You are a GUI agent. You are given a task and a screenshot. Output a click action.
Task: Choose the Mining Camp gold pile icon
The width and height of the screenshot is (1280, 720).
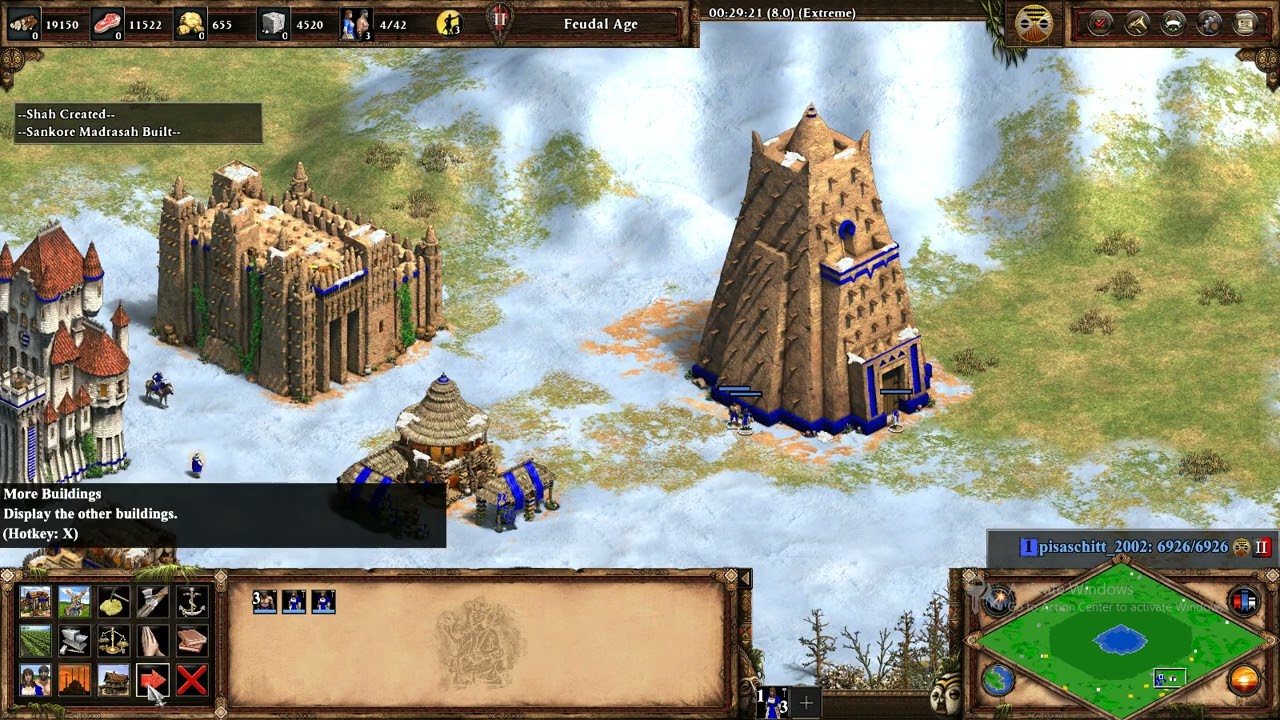(x=113, y=602)
